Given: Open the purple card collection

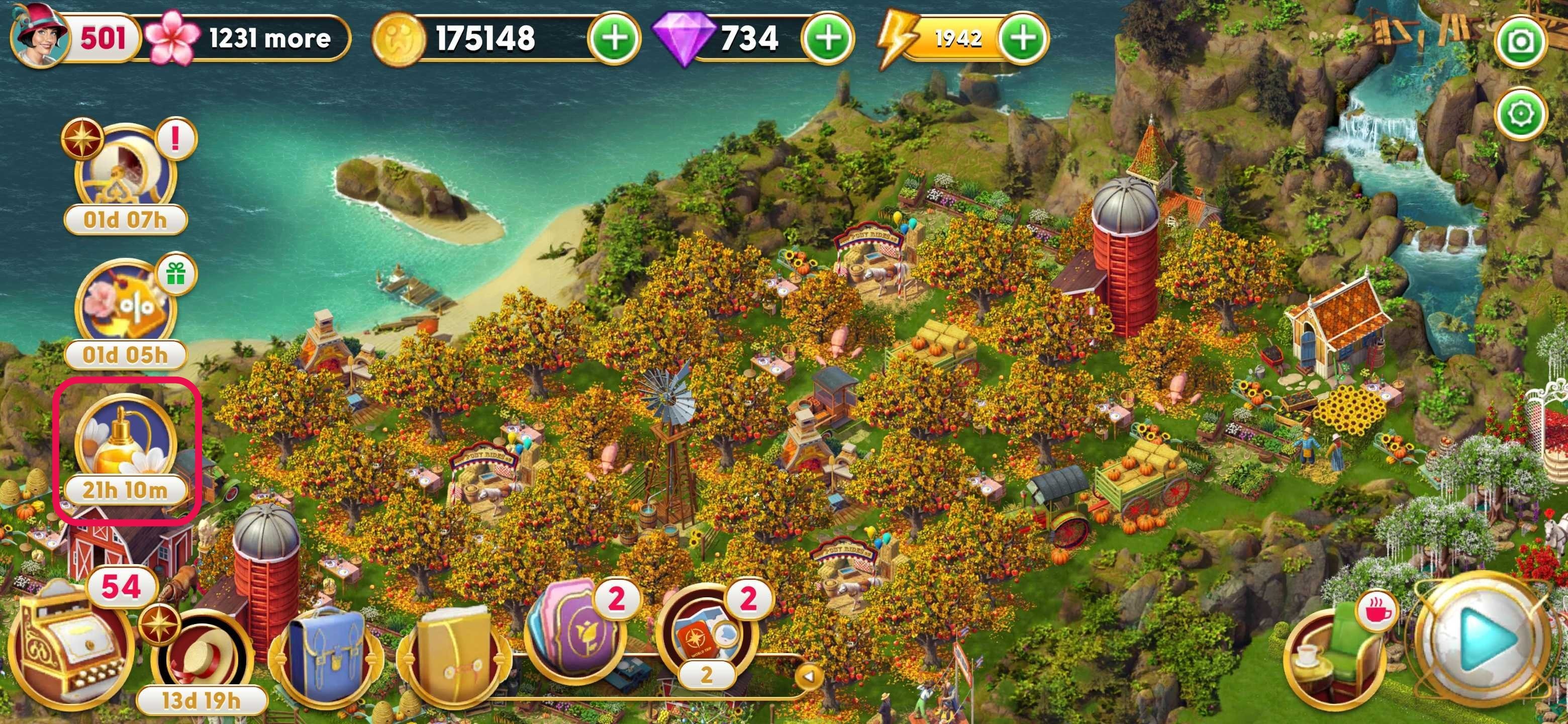Looking at the screenshot, I should [575, 640].
